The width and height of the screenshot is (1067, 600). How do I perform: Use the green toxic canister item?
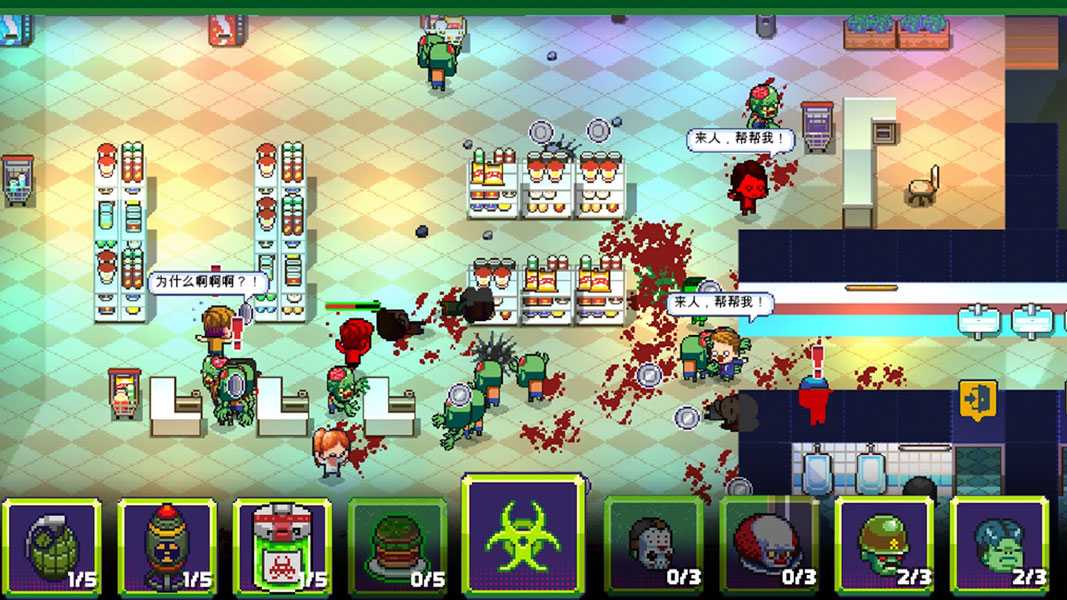point(282,546)
